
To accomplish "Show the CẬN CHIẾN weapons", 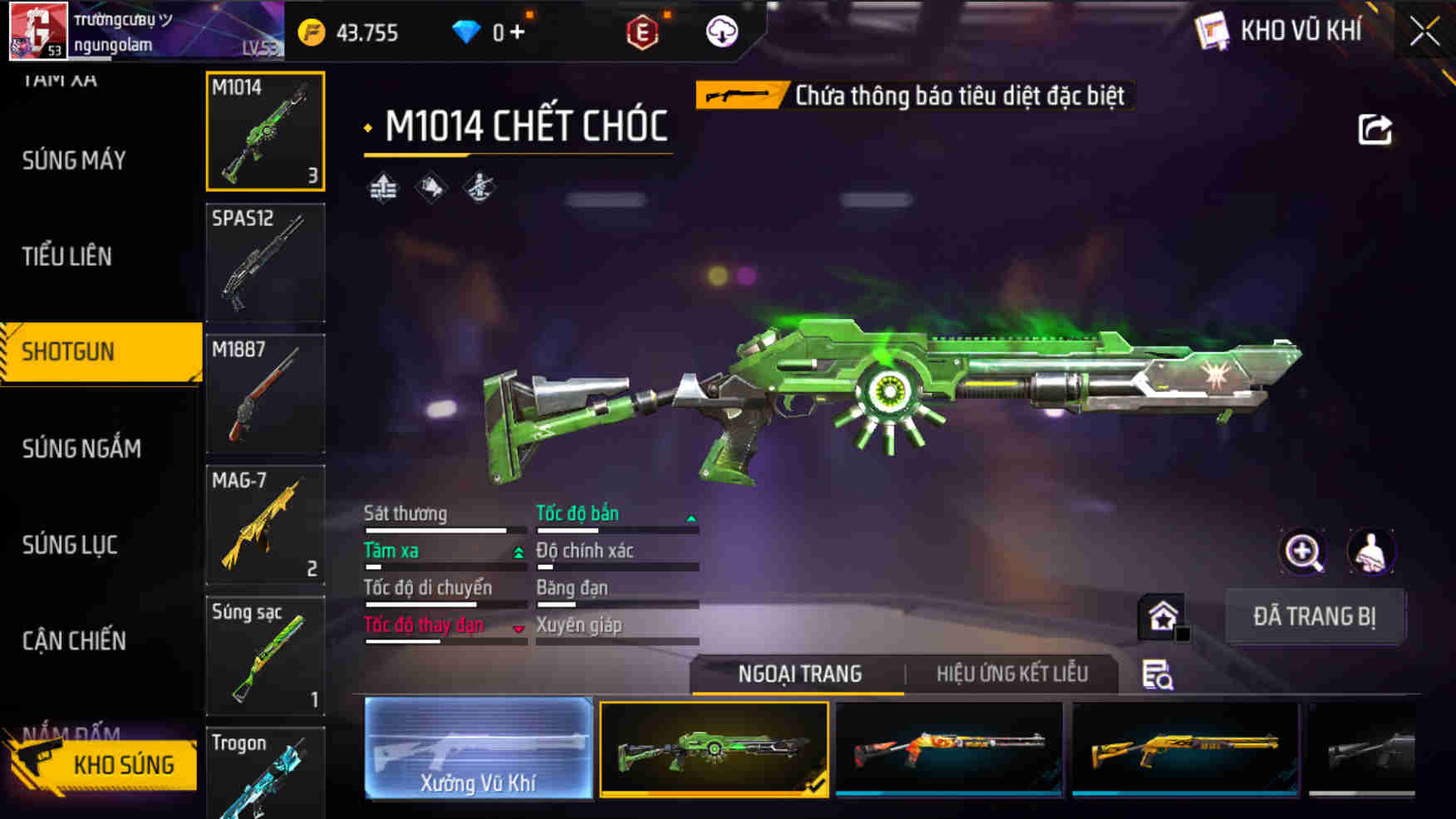I will [74, 640].
